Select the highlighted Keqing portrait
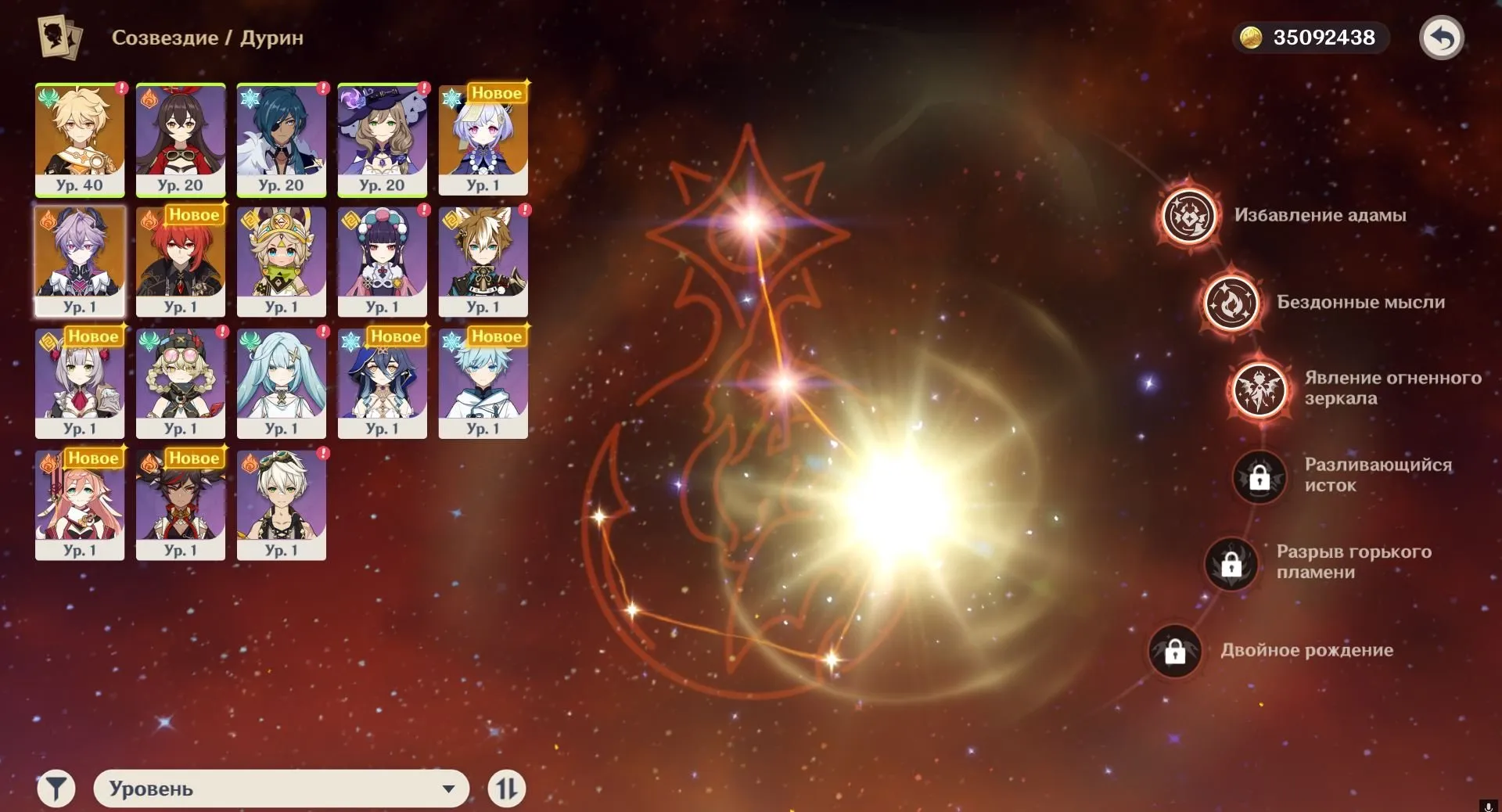Screen dimensions: 1502x812 78,260
